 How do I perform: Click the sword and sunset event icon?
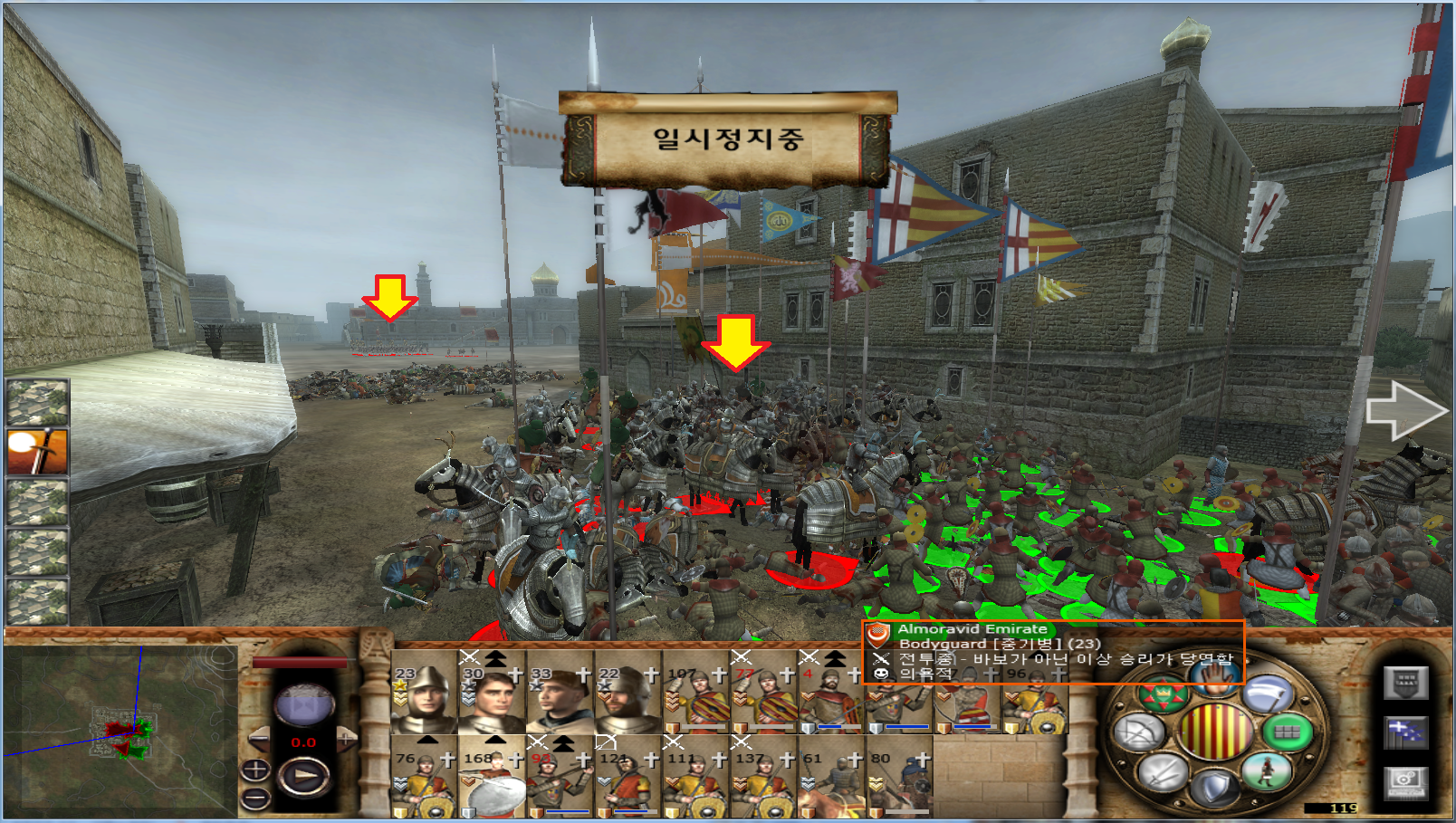[x=37, y=452]
